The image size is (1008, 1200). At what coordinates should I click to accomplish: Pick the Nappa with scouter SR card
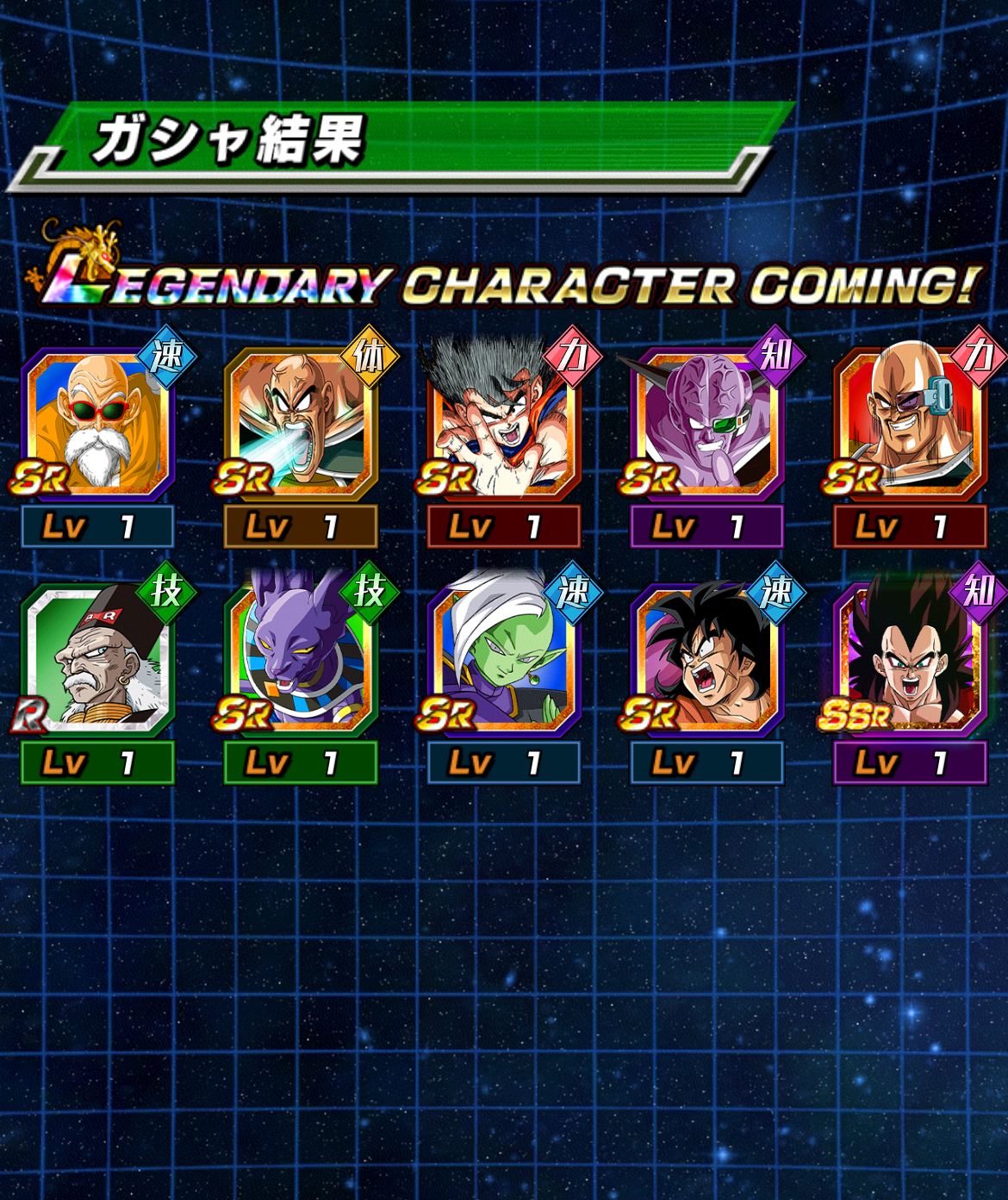910,424
